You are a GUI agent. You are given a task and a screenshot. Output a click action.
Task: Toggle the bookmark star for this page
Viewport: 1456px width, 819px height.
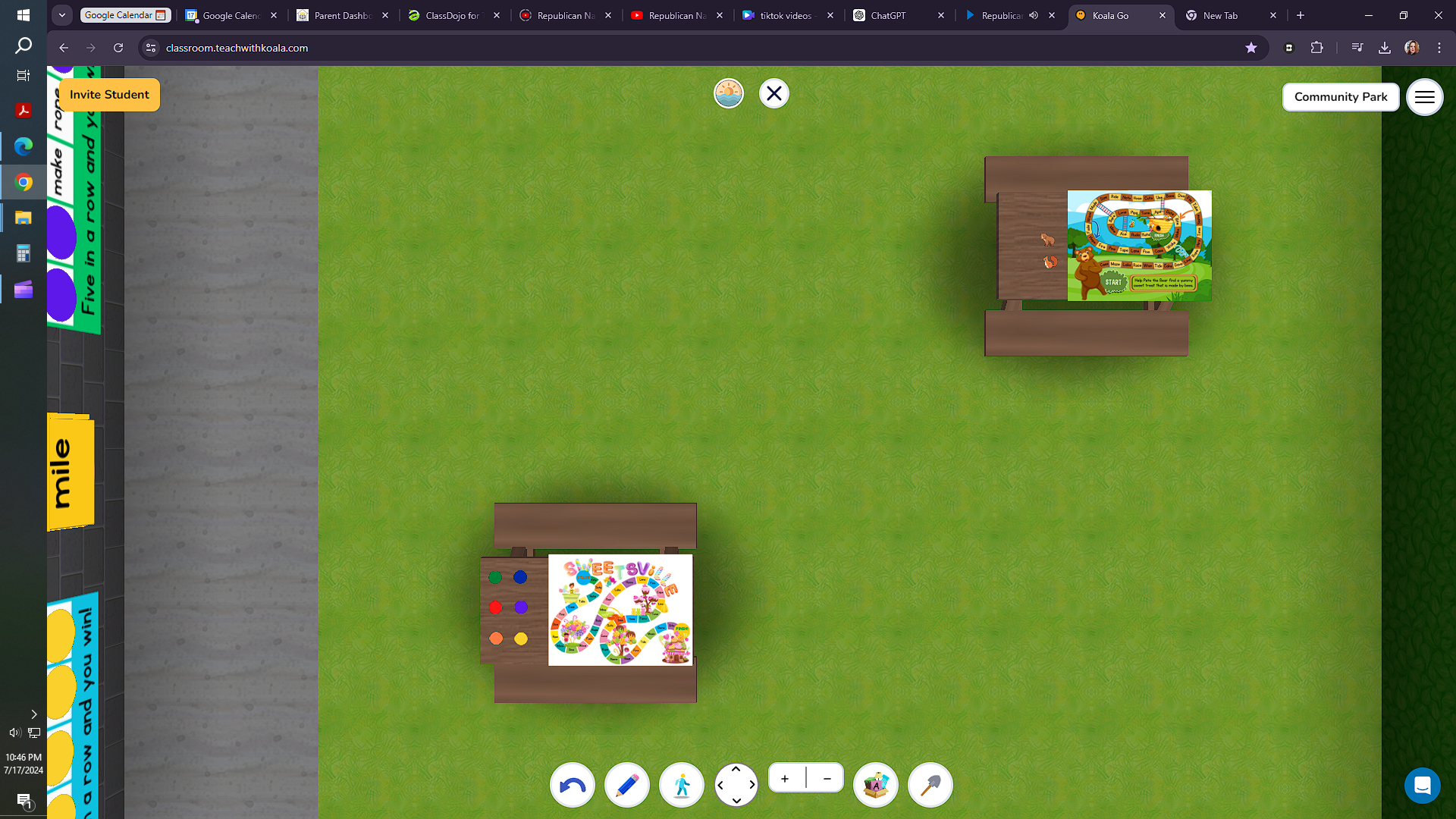(1251, 47)
